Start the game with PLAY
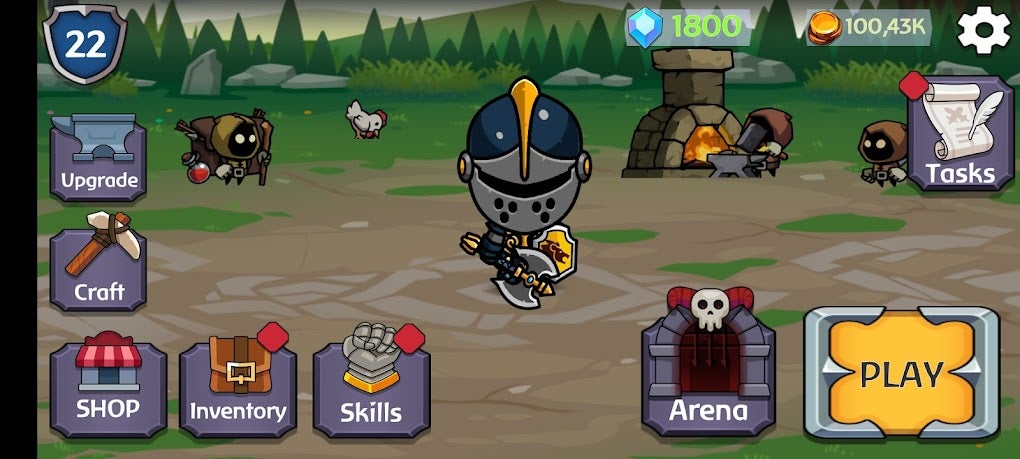1020x459 pixels. click(x=901, y=373)
